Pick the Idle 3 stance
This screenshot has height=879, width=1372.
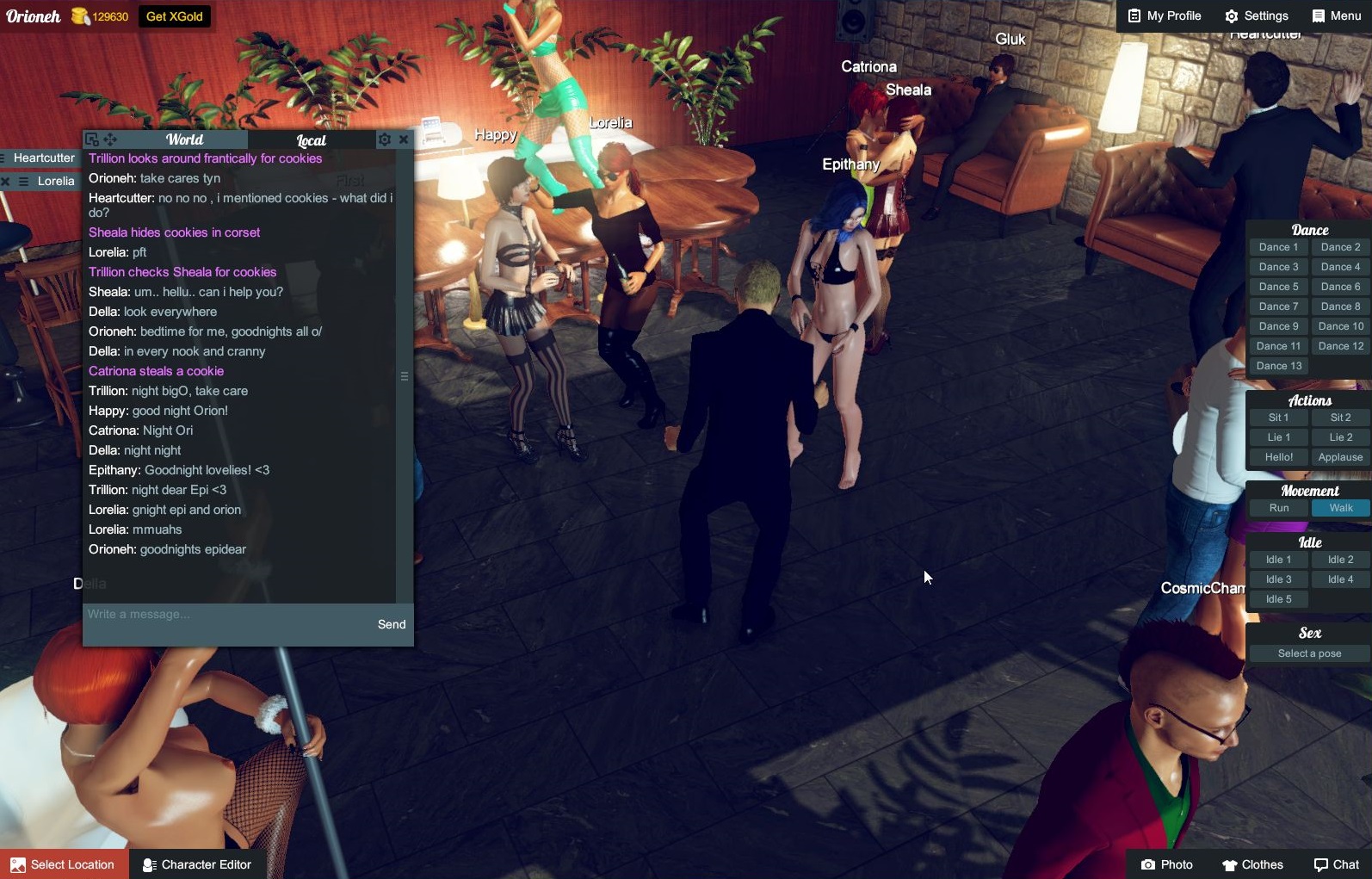coord(1278,579)
